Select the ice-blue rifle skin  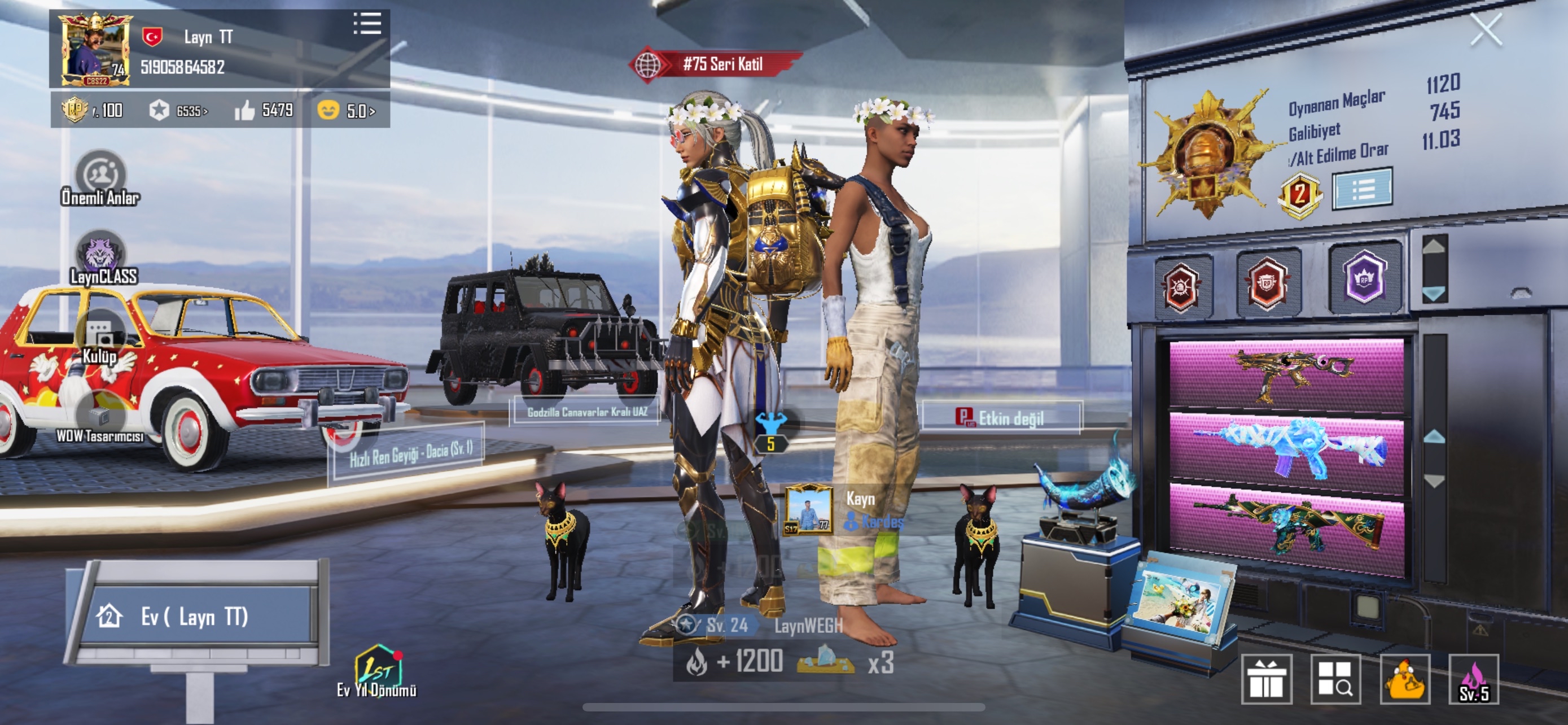1287,449
